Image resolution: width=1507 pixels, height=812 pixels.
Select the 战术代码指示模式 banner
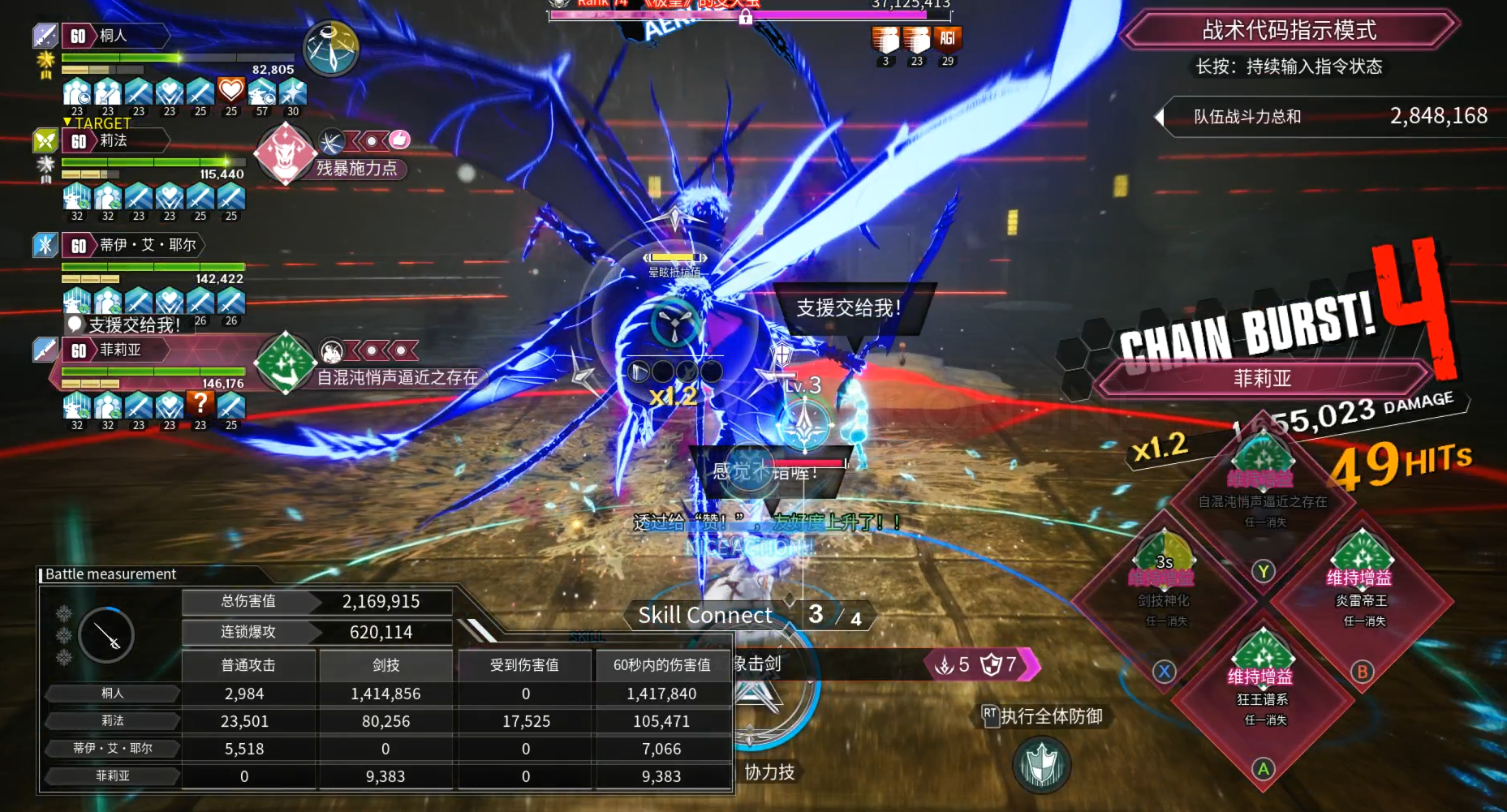click(1289, 31)
